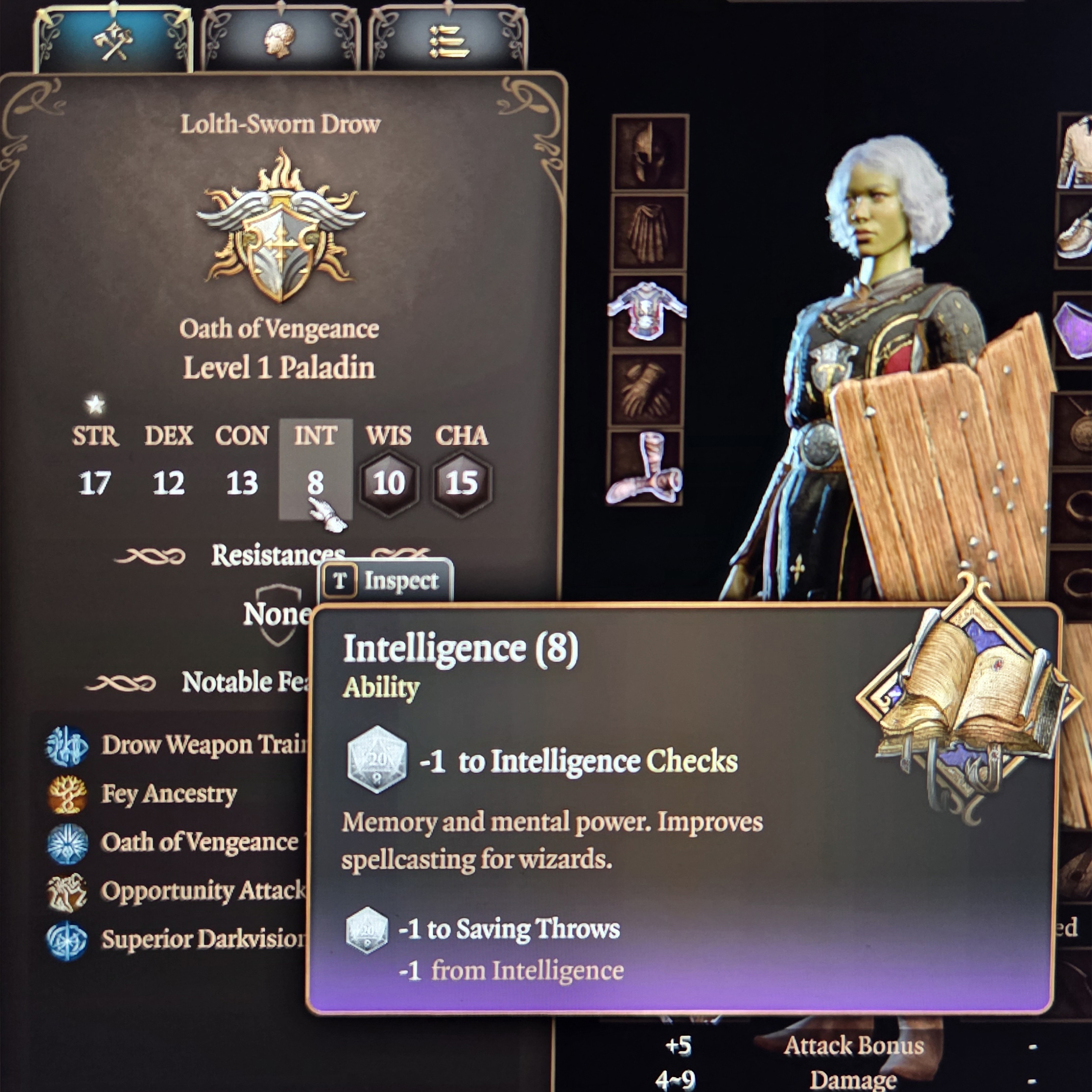Inspect the Fey Ancestry feature
The height and width of the screenshot is (1092, 1092).
pyautogui.click(x=169, y=794)
